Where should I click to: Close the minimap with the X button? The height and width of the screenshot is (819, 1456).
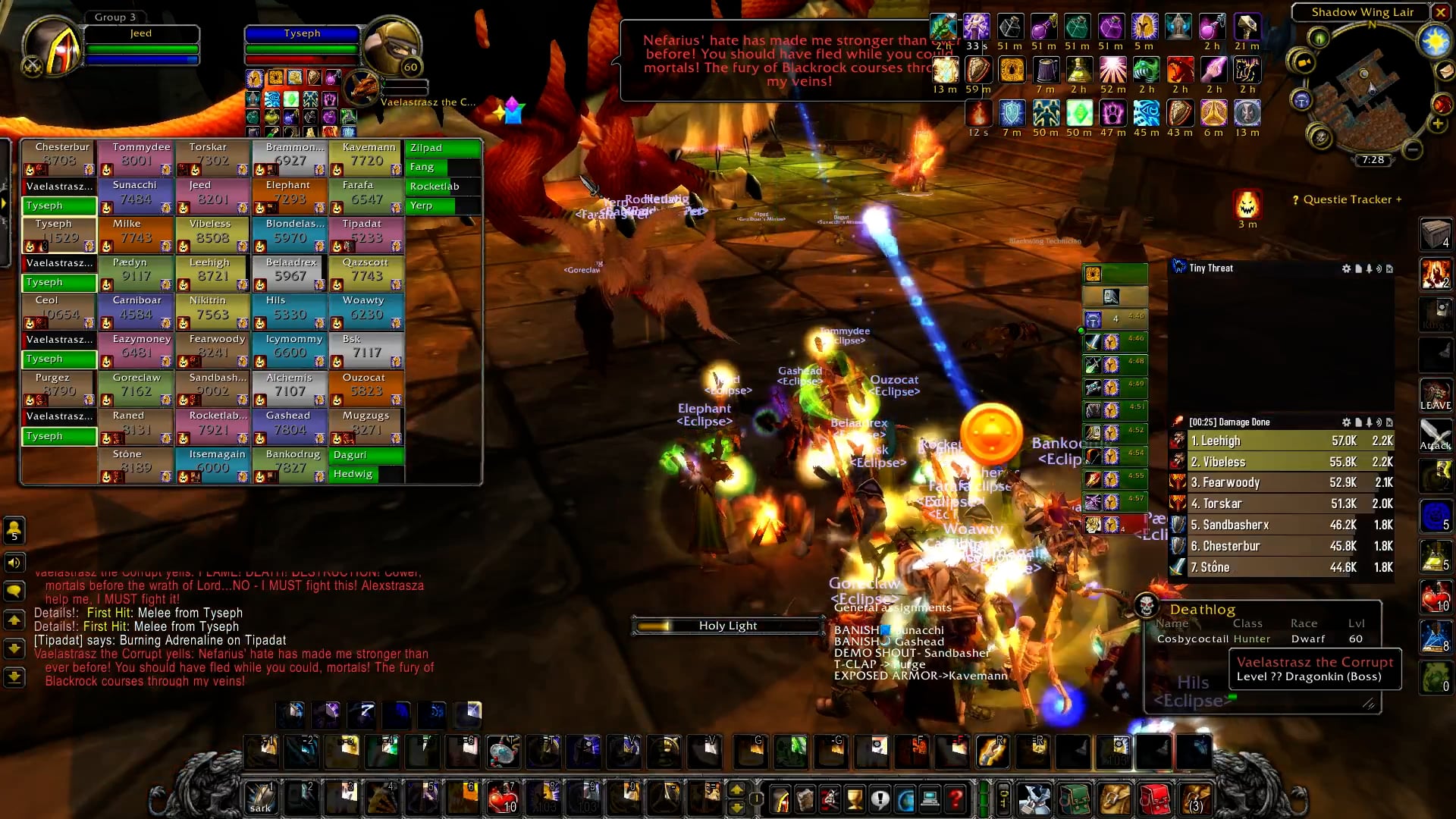(1440, 12)
